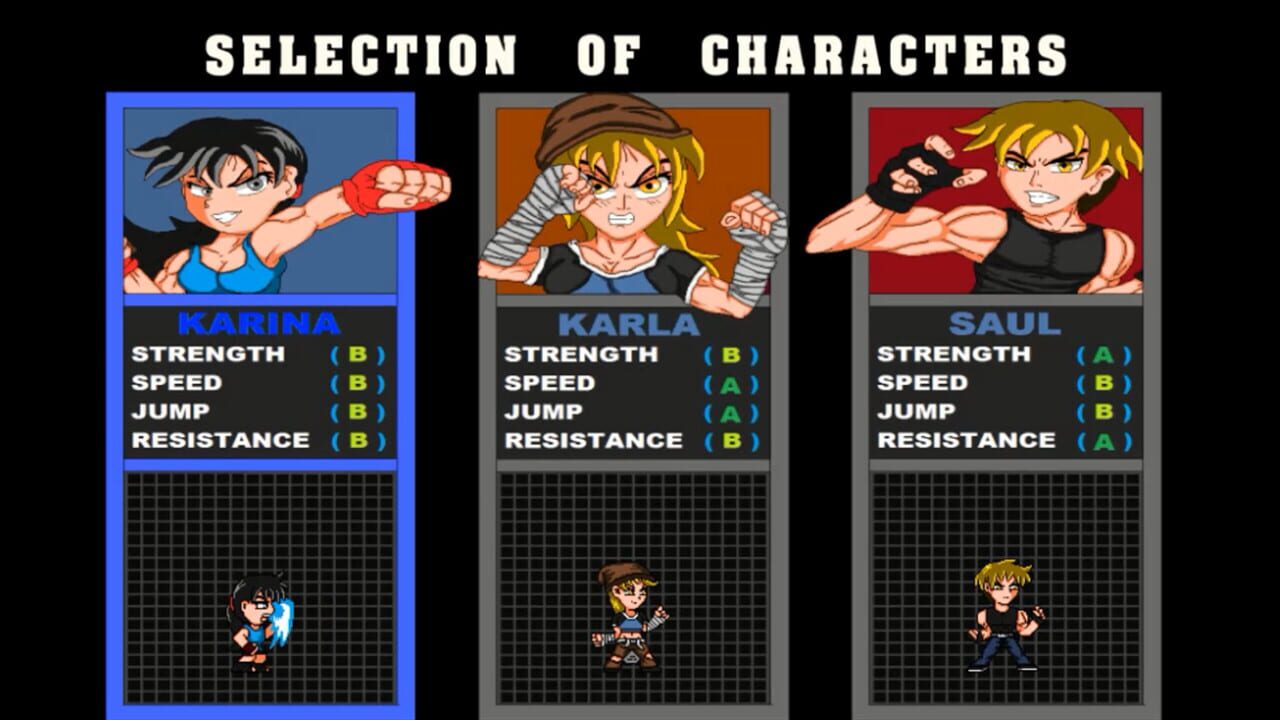The height and width of the screenshot is (720, 1280).
Task: Click the KARINA name label
Action: point(258,323)
